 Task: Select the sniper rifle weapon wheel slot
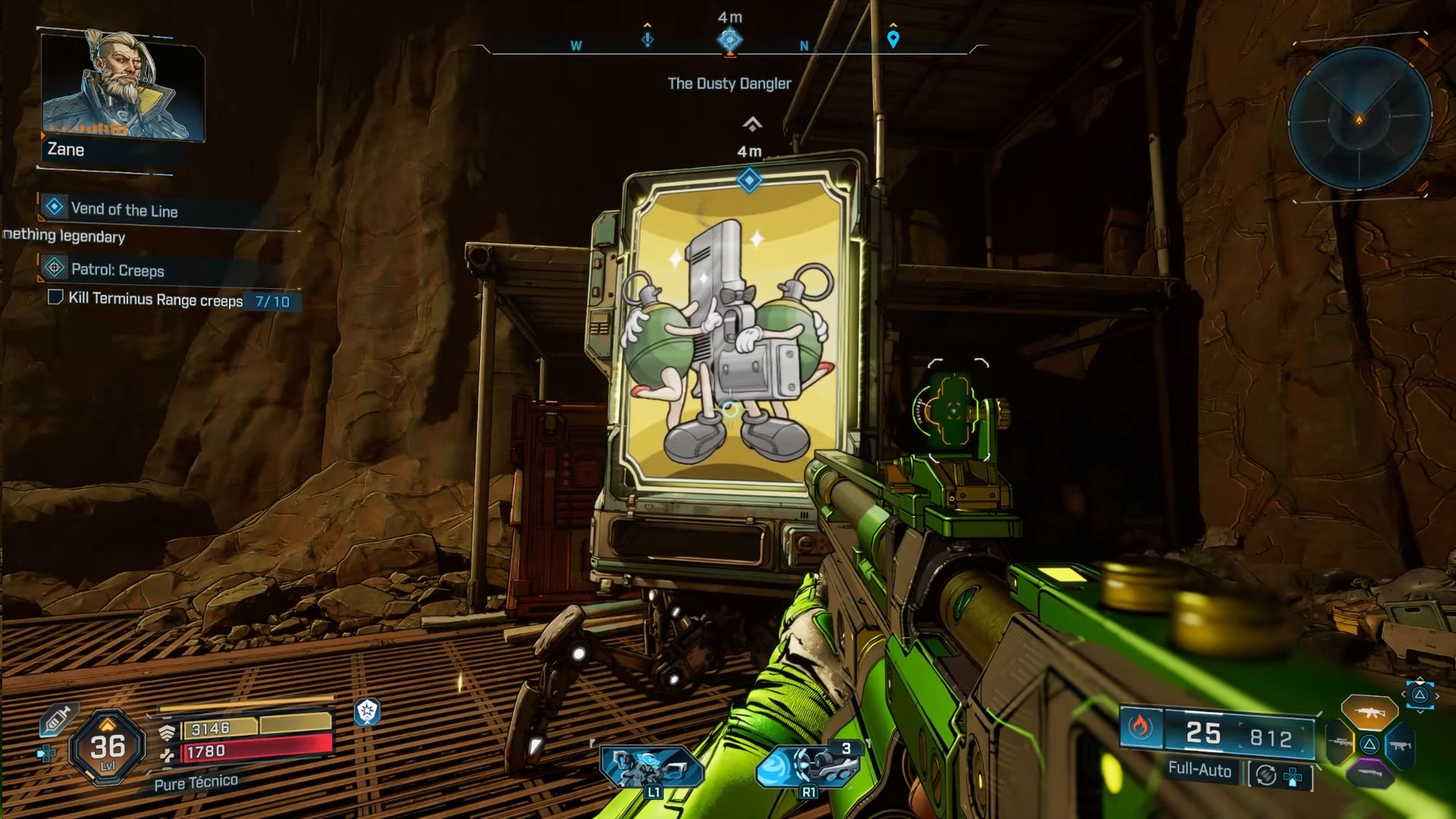[1340, 742]
